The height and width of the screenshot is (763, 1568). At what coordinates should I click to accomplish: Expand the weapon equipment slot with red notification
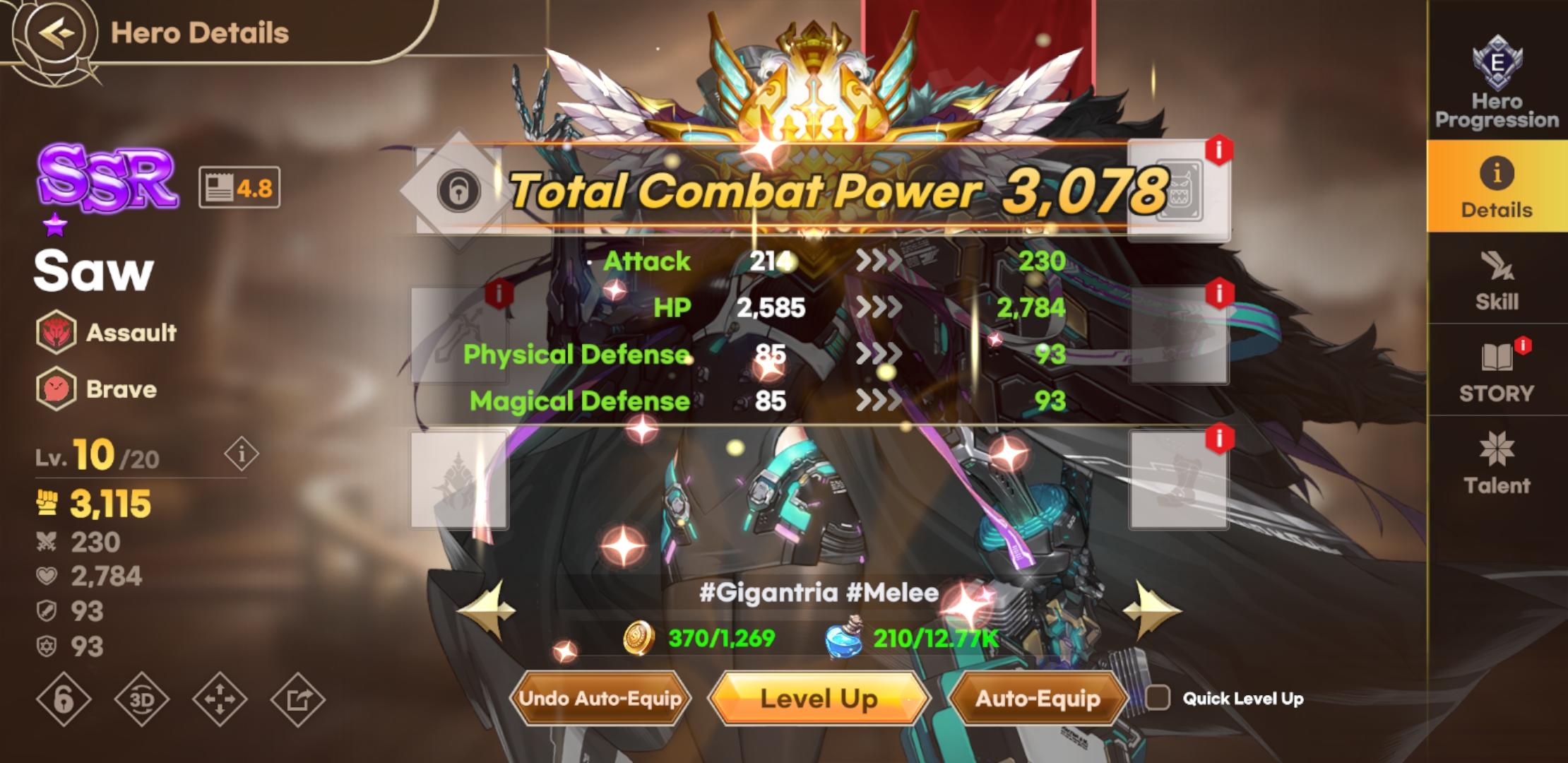[x=459, y=336]
